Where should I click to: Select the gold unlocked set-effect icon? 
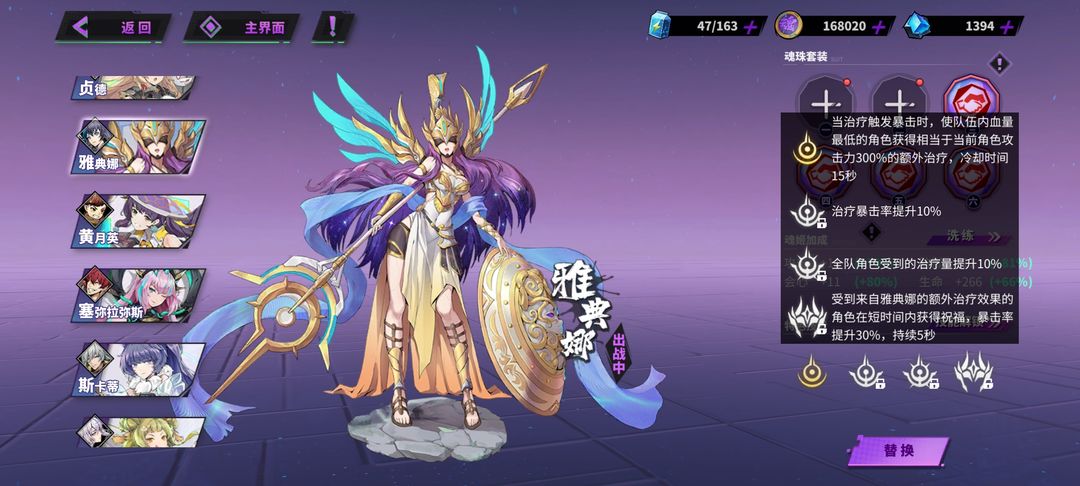811,373
